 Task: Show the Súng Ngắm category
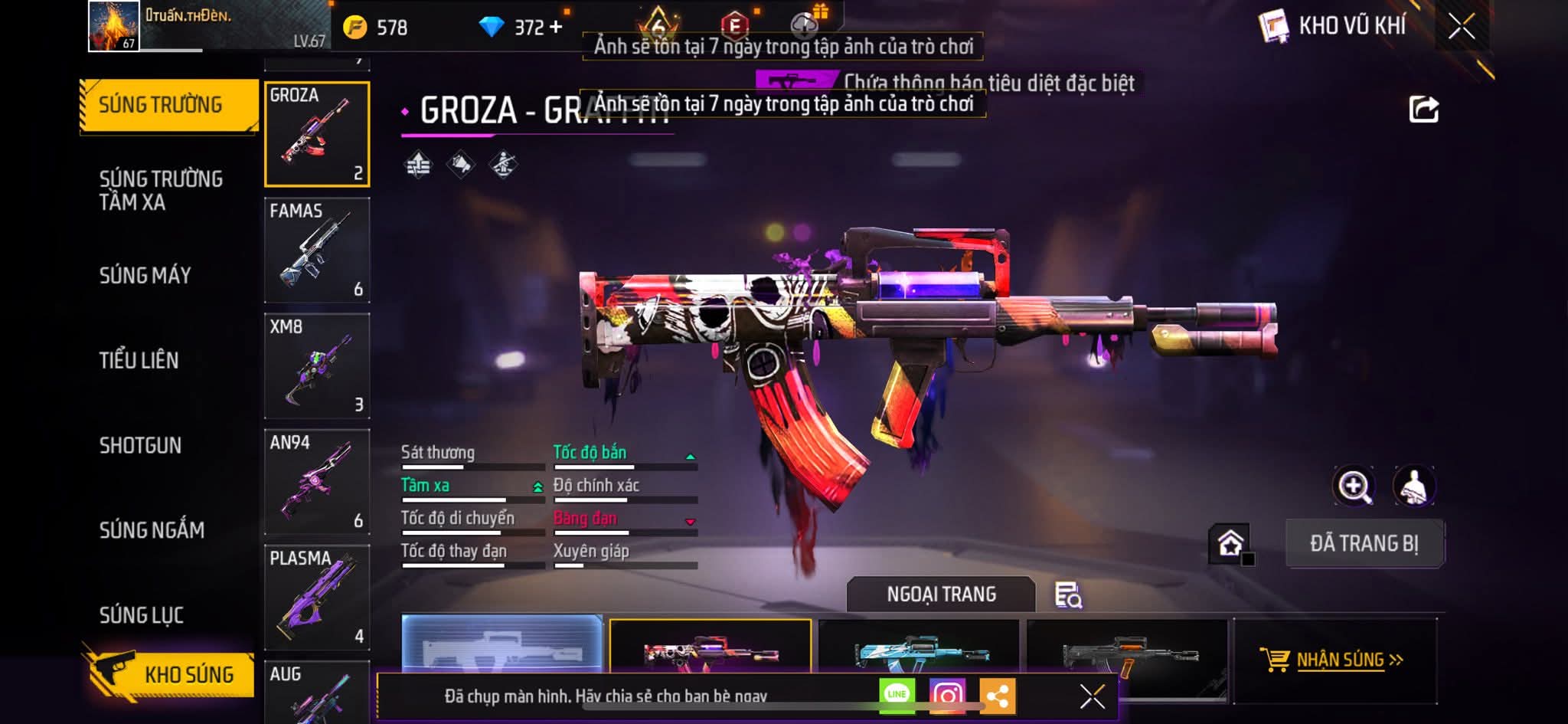click(x=152, y=529)
